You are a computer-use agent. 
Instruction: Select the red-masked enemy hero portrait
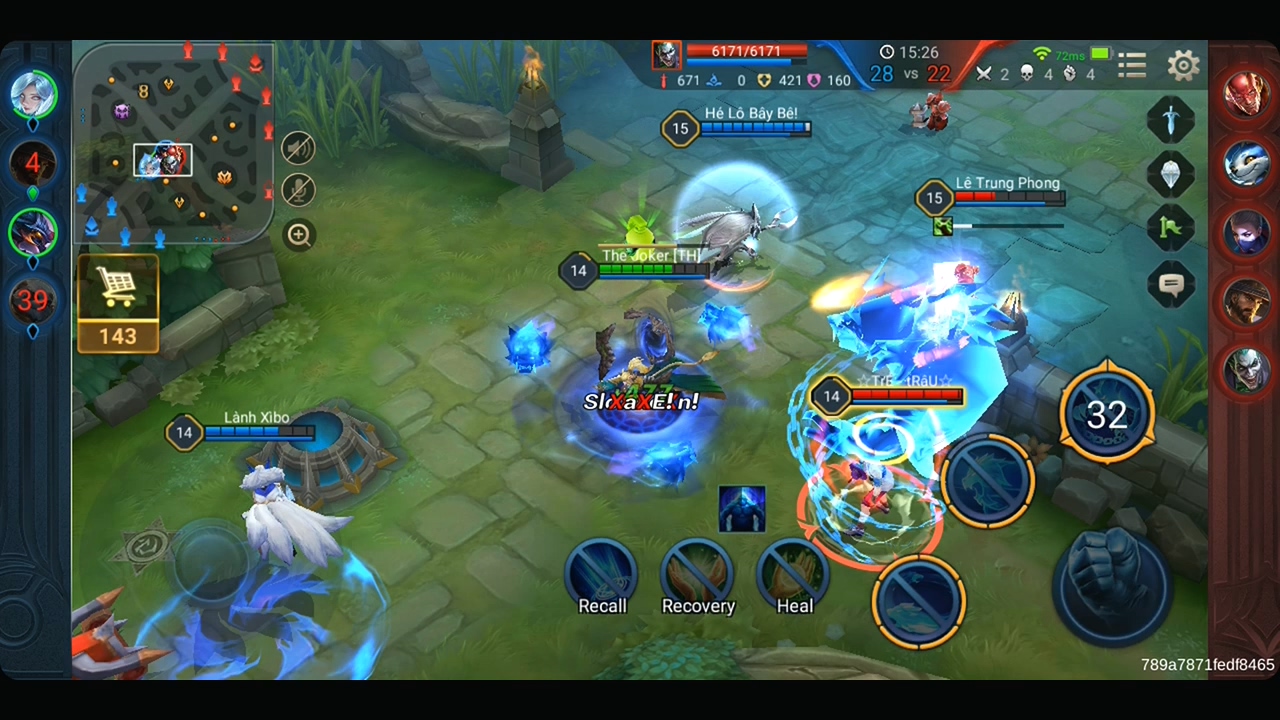tap(1246, 96)
